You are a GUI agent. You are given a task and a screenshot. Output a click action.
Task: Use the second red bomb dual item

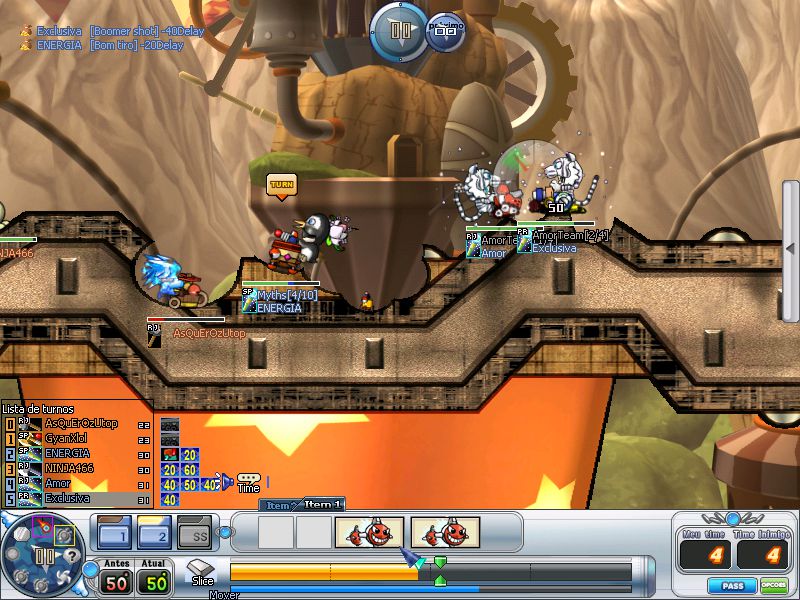tap(445, 532)
